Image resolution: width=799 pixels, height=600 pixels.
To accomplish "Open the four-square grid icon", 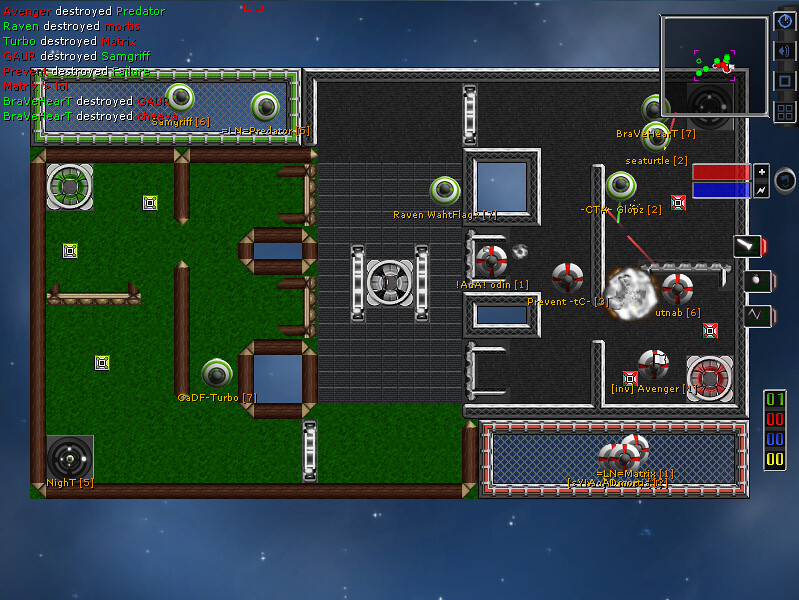I will (x=785, y=111).
